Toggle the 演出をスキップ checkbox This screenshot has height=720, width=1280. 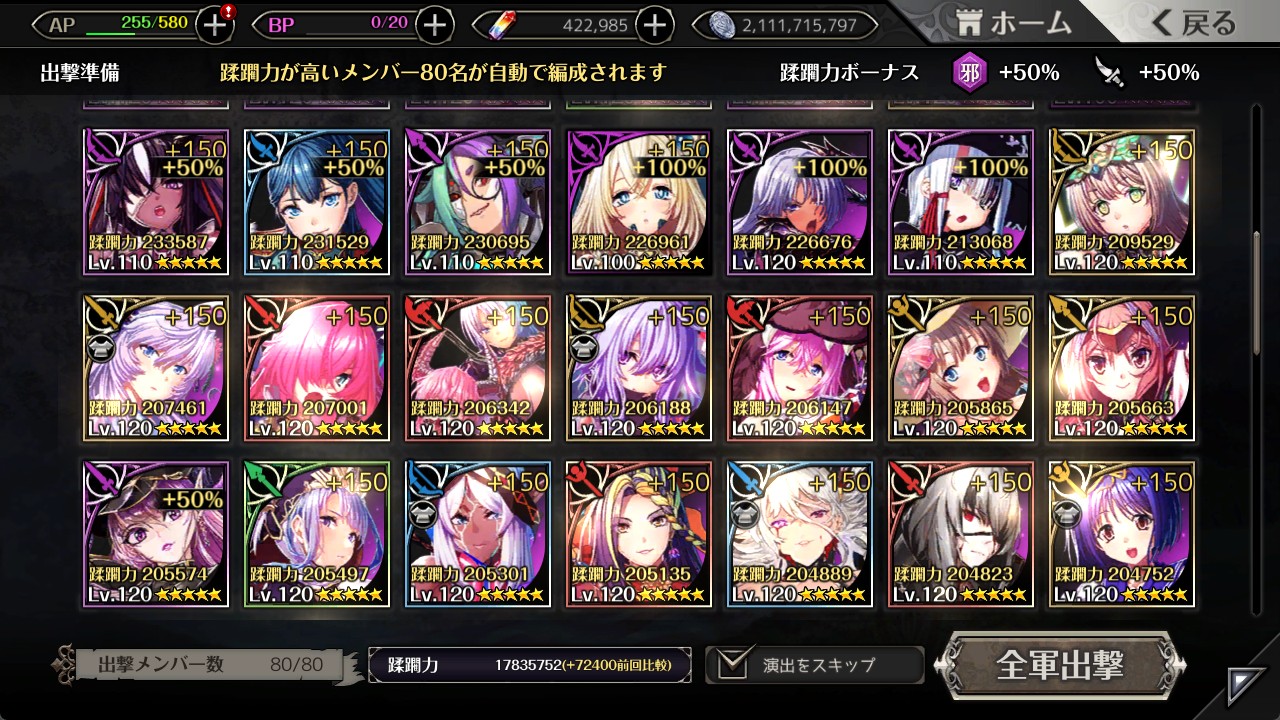pos(735,664)
